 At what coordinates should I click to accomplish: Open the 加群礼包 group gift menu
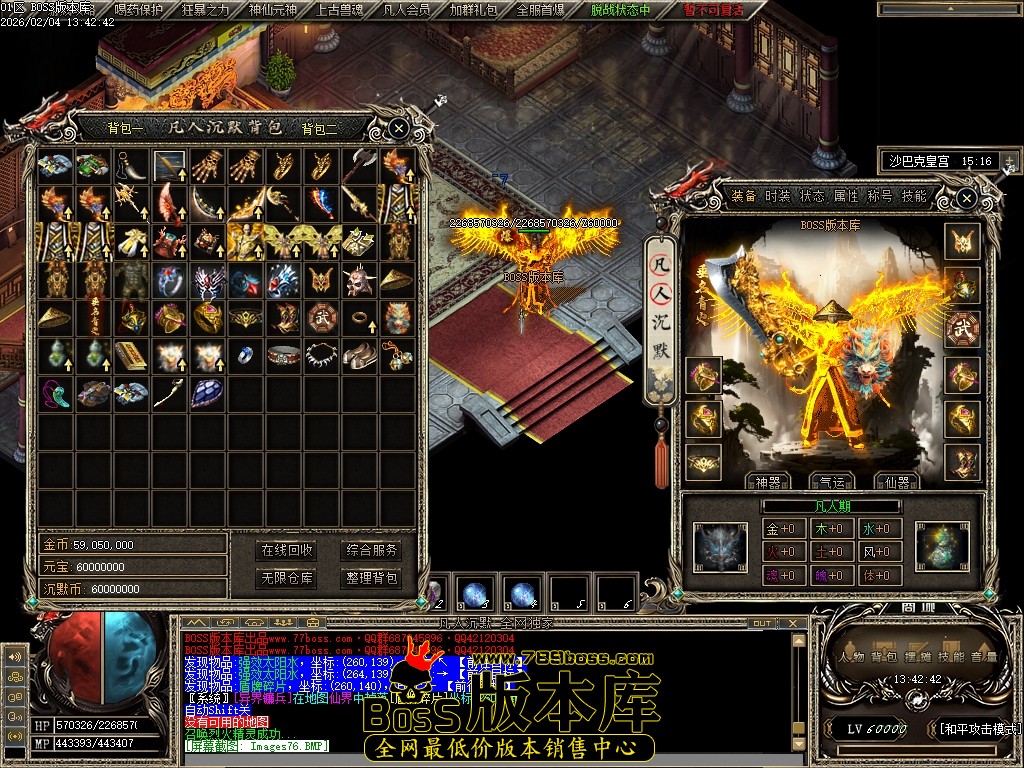coord(472,10)
